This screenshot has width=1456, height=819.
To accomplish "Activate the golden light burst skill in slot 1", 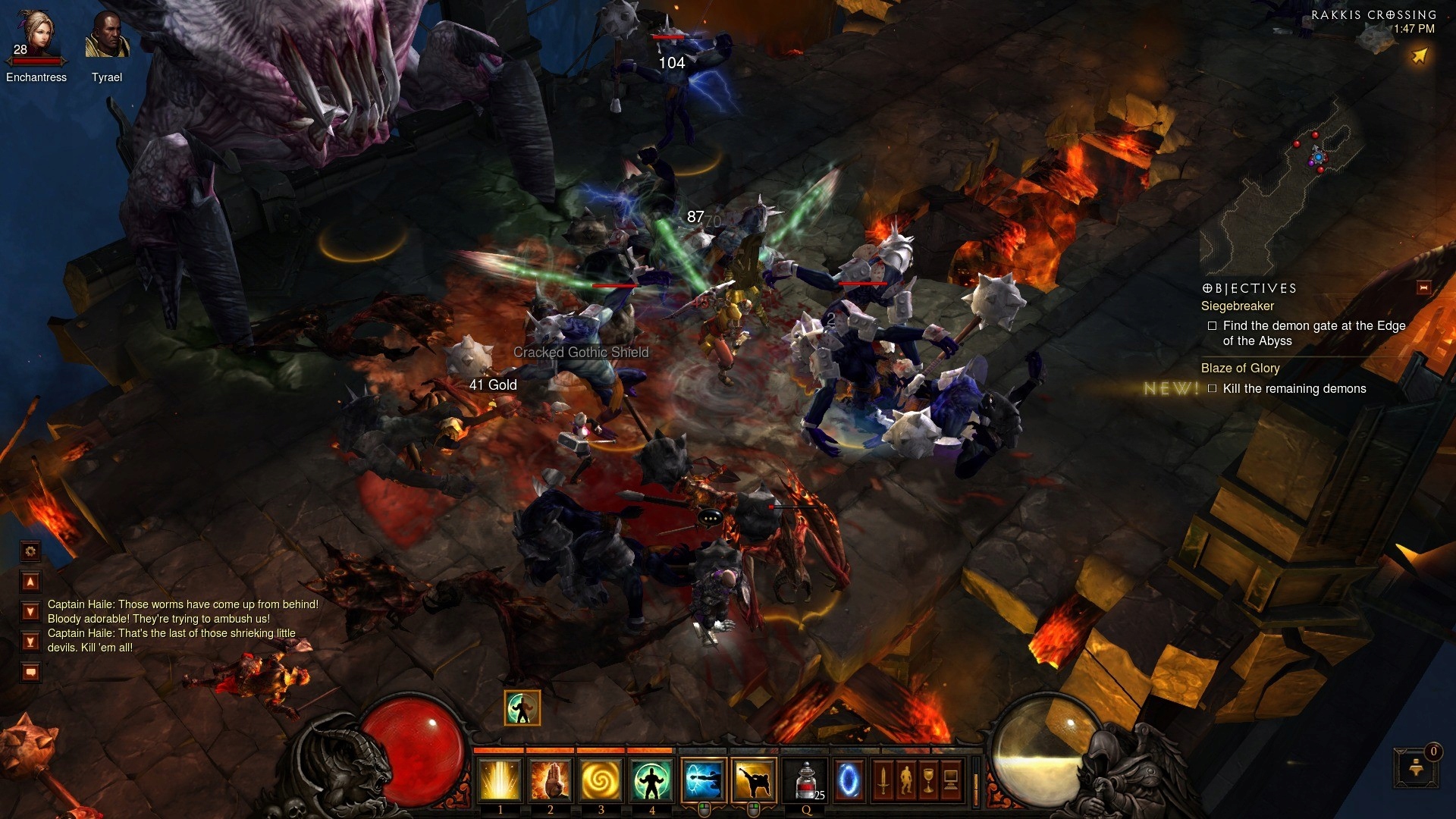I will tap(500, 780).
